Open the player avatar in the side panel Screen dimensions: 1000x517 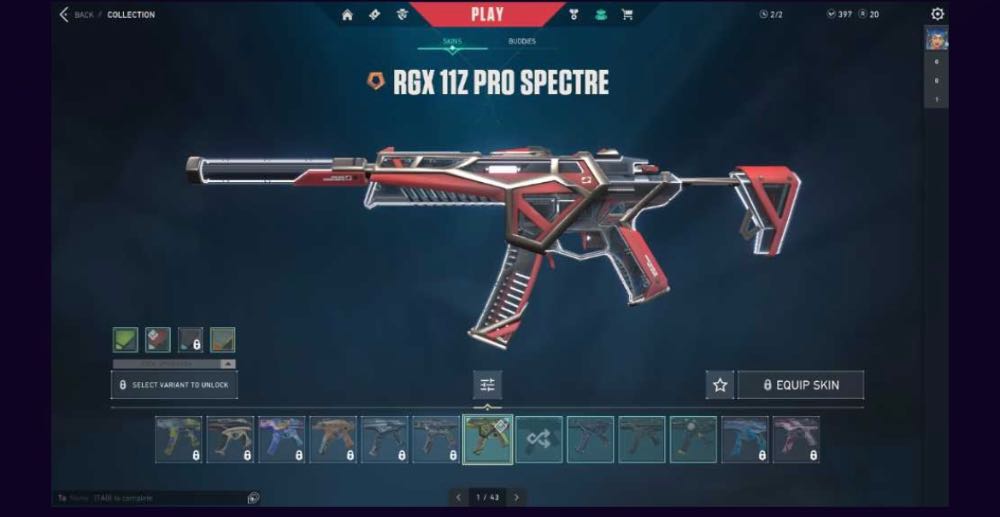[936, 40]
